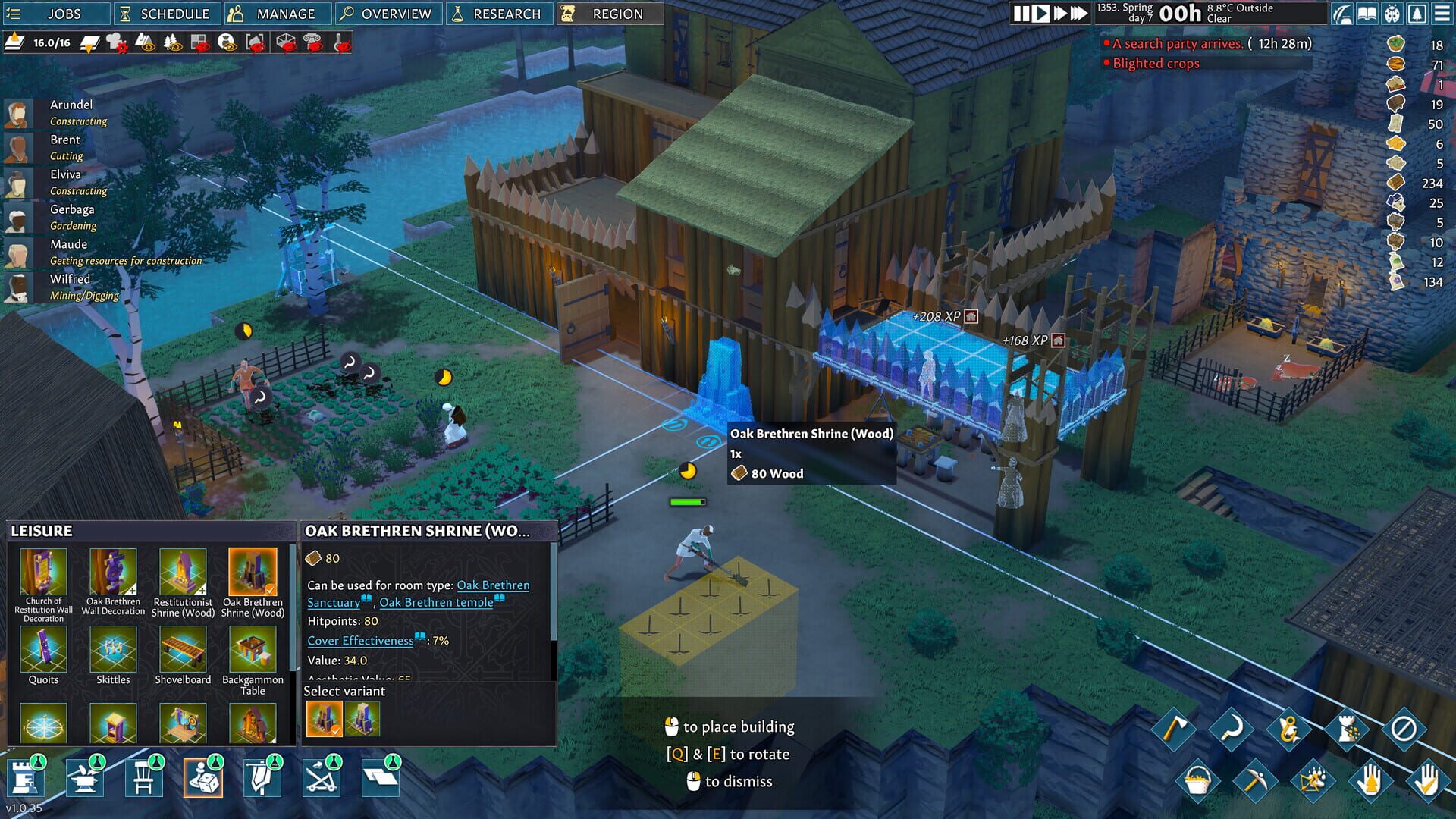Open the ladybug wildlife report icon
Viewport: 1456px width, 819px height.
[1392, 14]
